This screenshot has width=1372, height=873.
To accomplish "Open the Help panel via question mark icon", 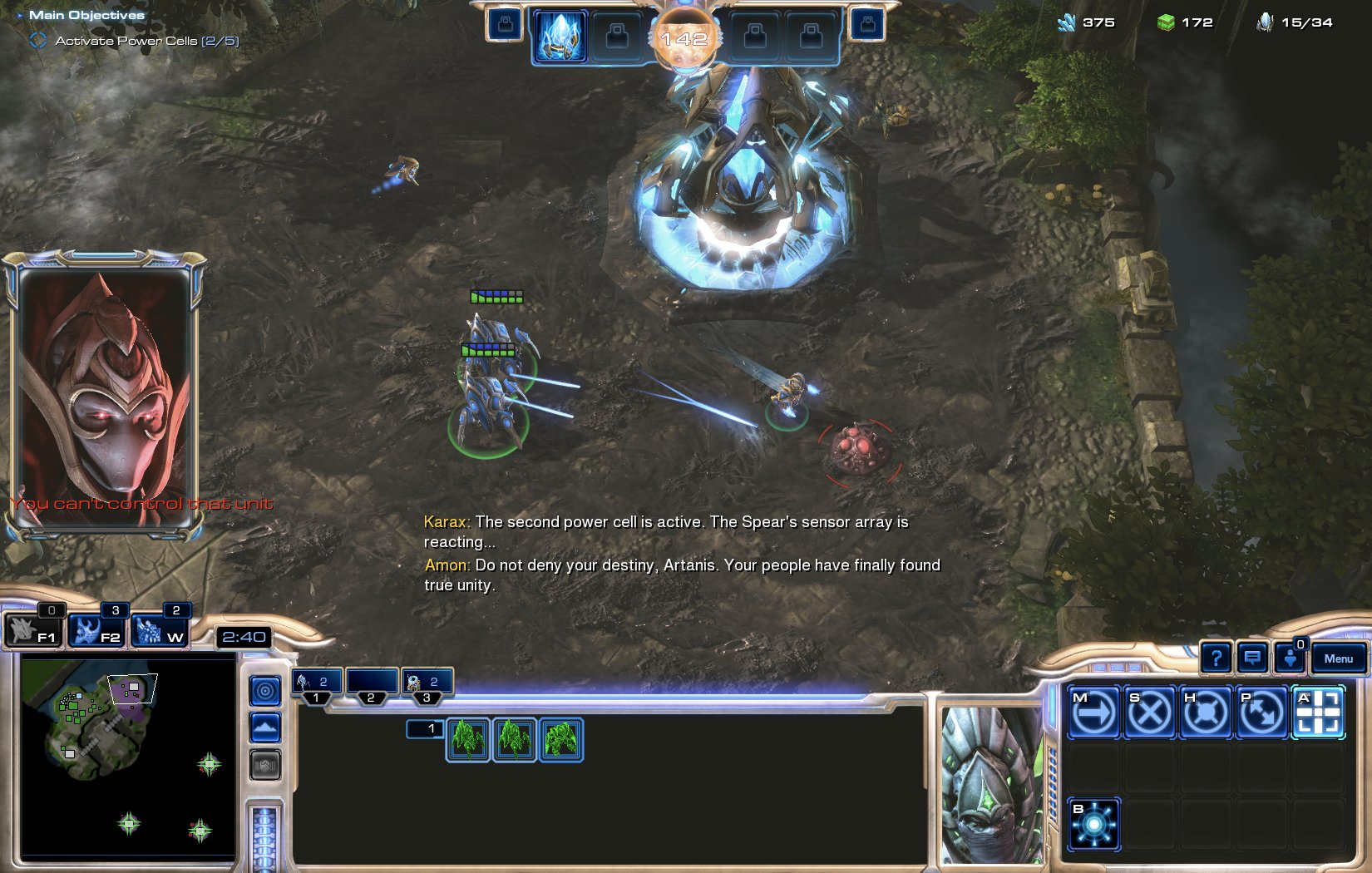I will click(1217, 658).
